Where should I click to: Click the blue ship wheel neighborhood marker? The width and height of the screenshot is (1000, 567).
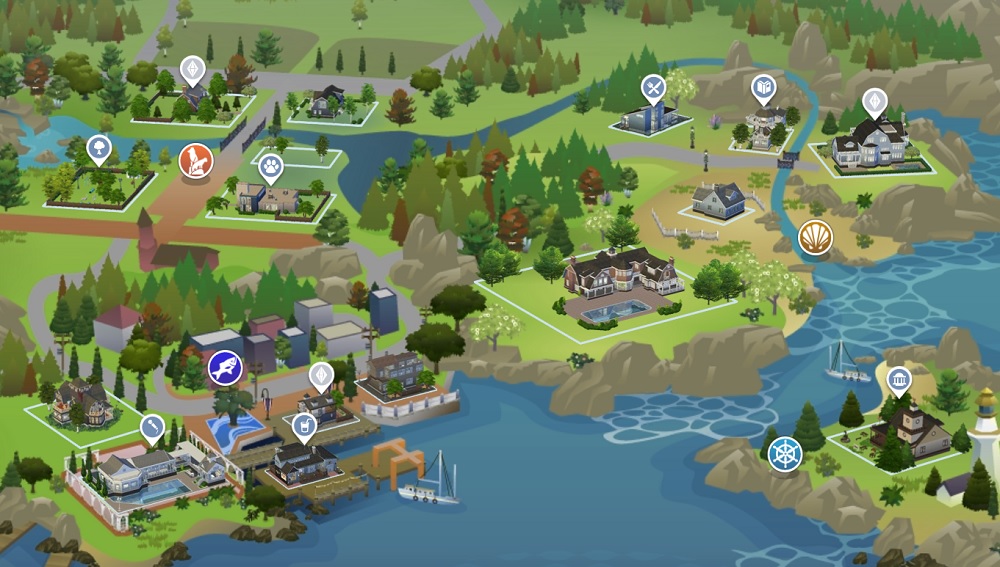(785, 453)
